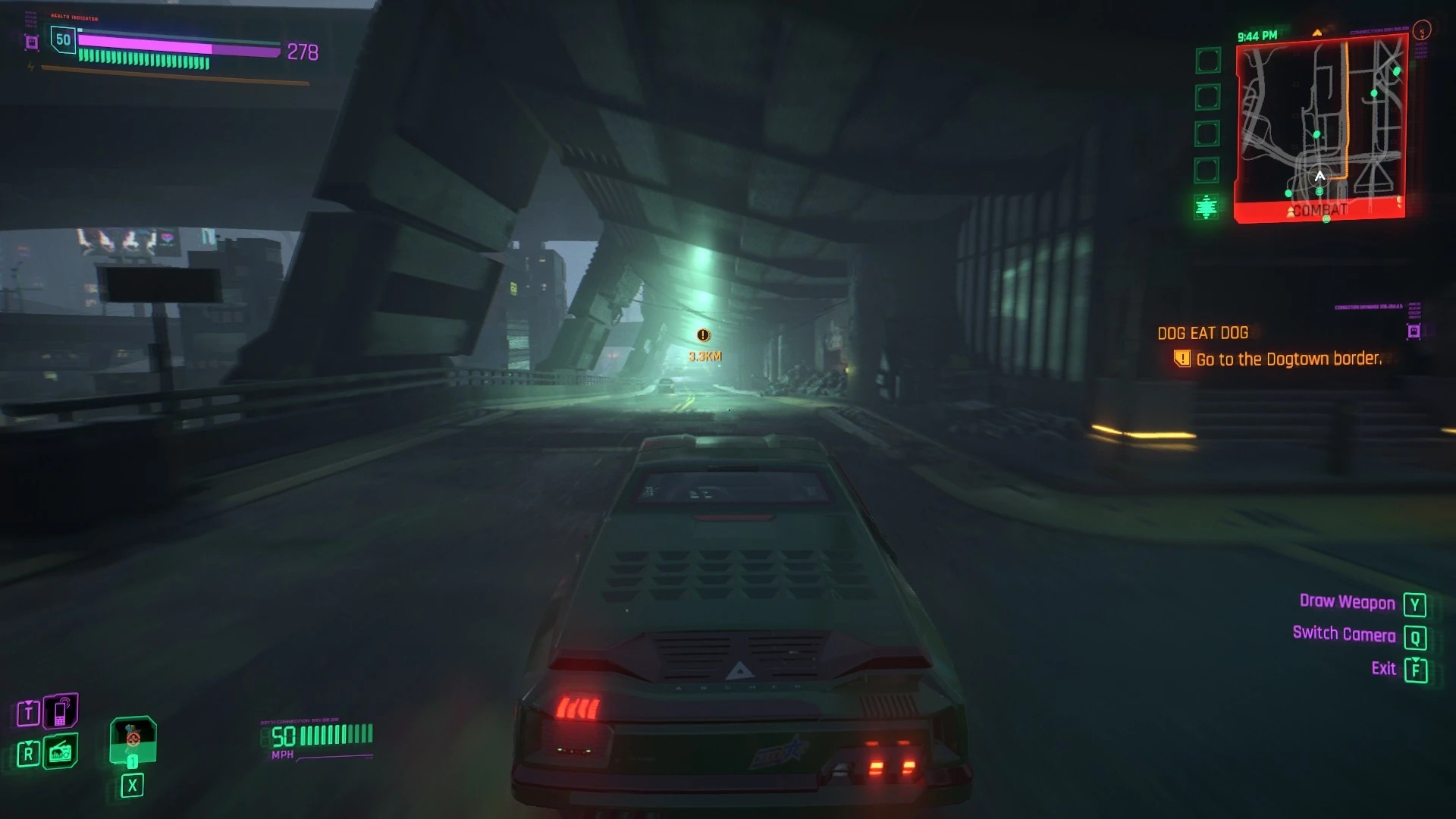Open the phone icon
This screenshot has width=1456, height=819.
(x=61, y=711)
